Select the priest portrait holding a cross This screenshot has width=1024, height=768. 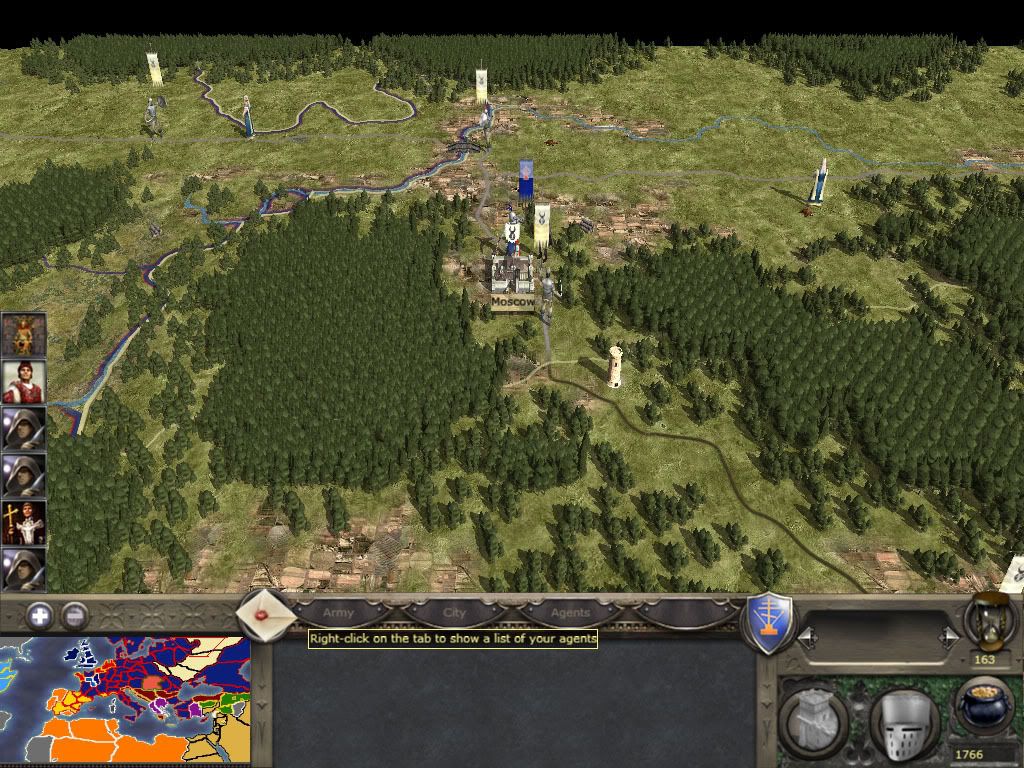[23, 523]
